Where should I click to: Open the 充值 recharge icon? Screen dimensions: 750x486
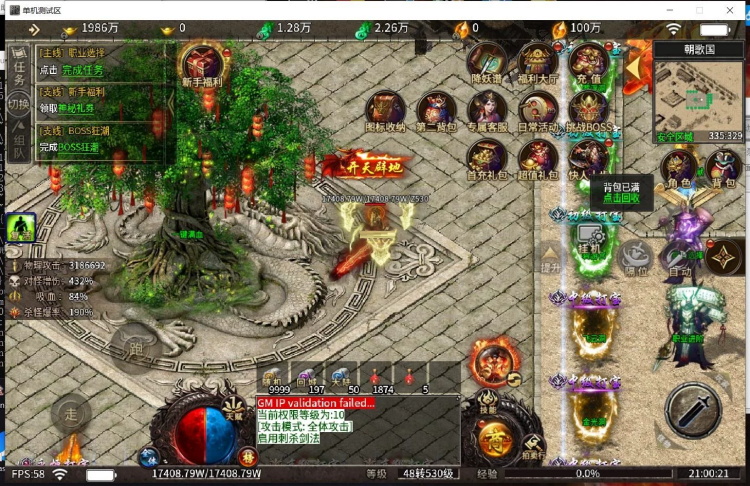tap(589, 62)
